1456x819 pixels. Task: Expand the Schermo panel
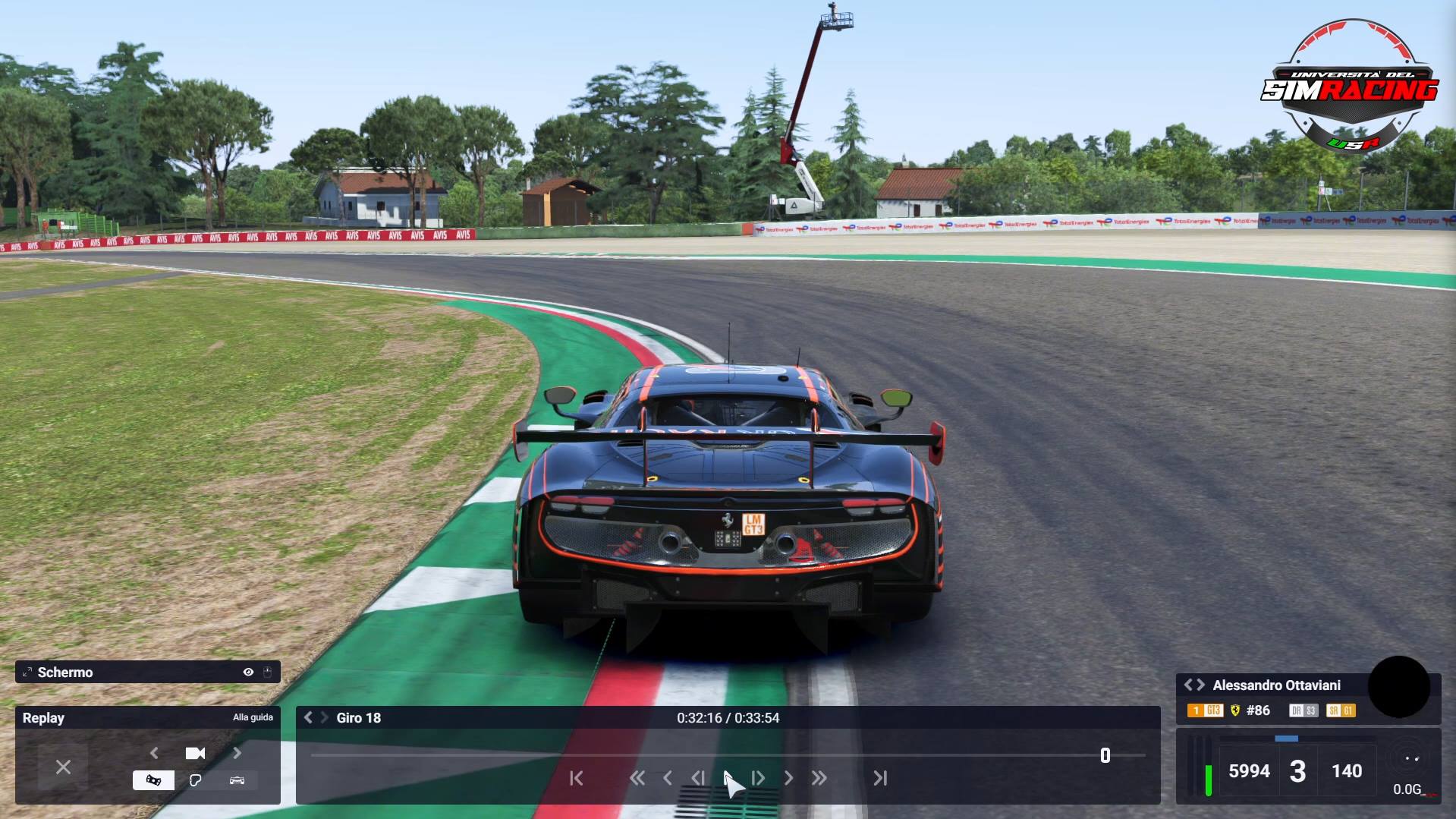coord(27,672)
